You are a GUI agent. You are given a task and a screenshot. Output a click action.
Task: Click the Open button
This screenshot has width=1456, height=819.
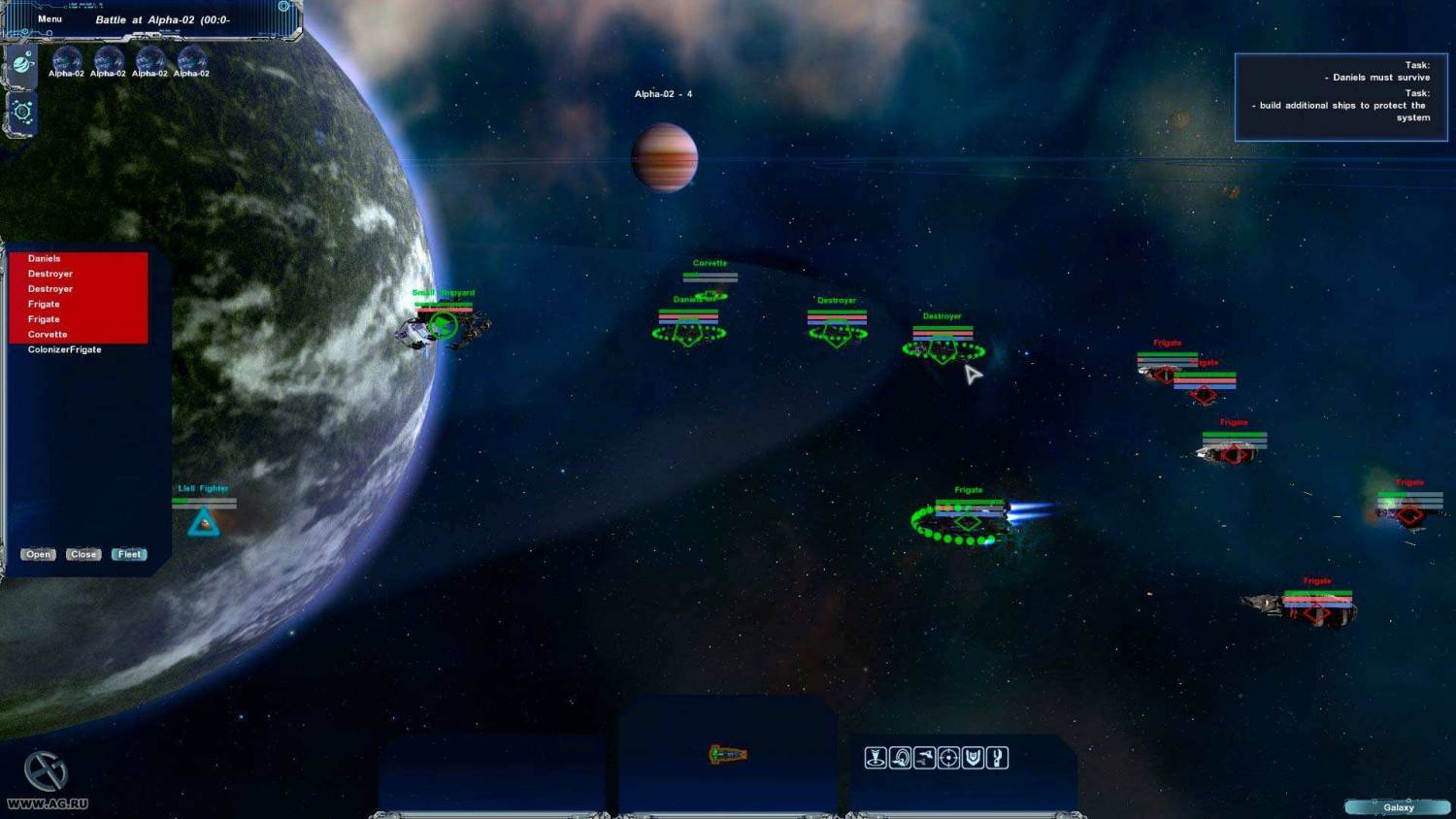[x=38, y=554]
